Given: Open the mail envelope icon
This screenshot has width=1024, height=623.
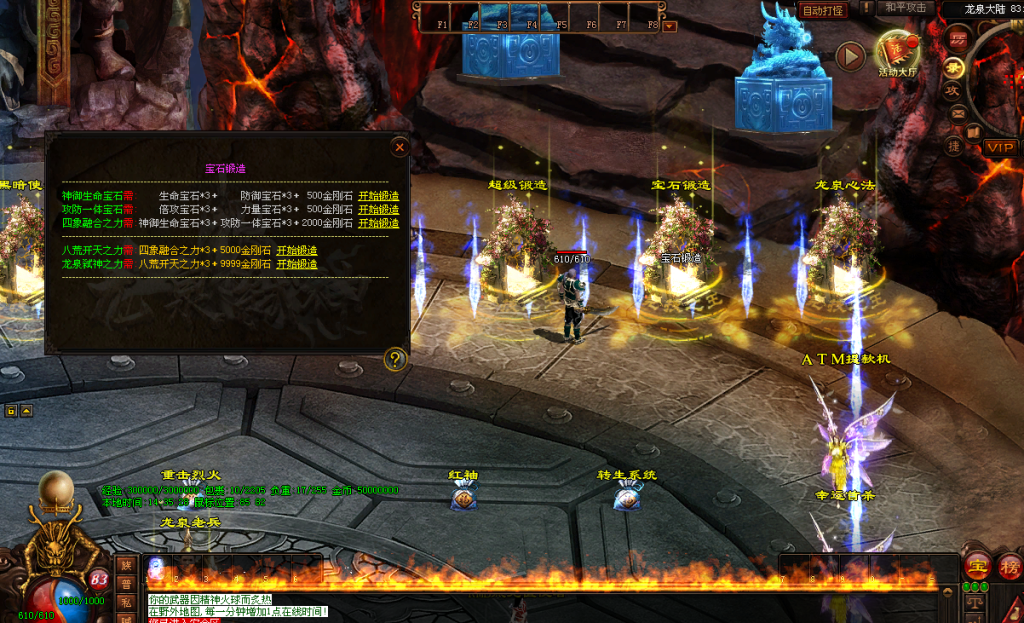Looking at the screenshot, I should tap(958, 113).
